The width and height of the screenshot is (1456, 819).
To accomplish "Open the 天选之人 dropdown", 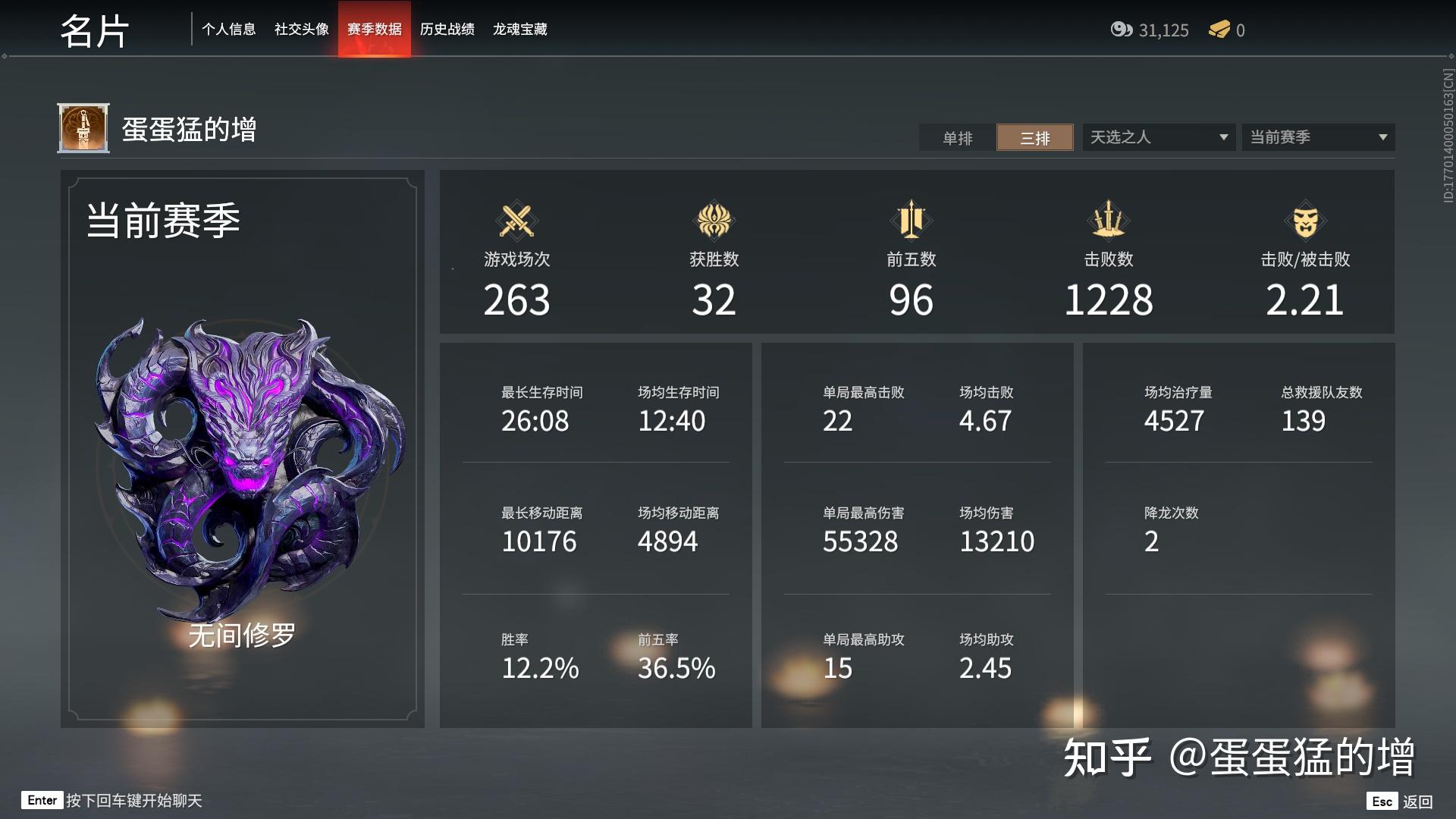I will 1158,137.
